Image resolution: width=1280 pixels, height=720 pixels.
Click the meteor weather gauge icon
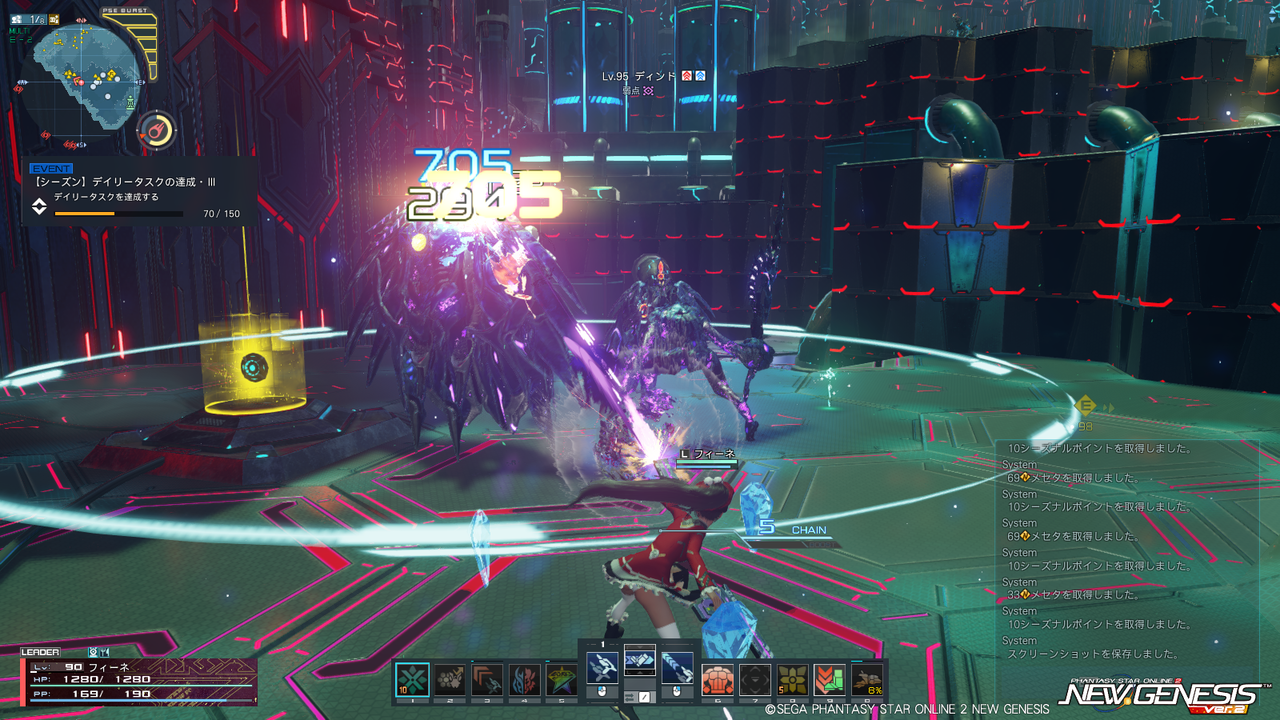coord(156,130)
